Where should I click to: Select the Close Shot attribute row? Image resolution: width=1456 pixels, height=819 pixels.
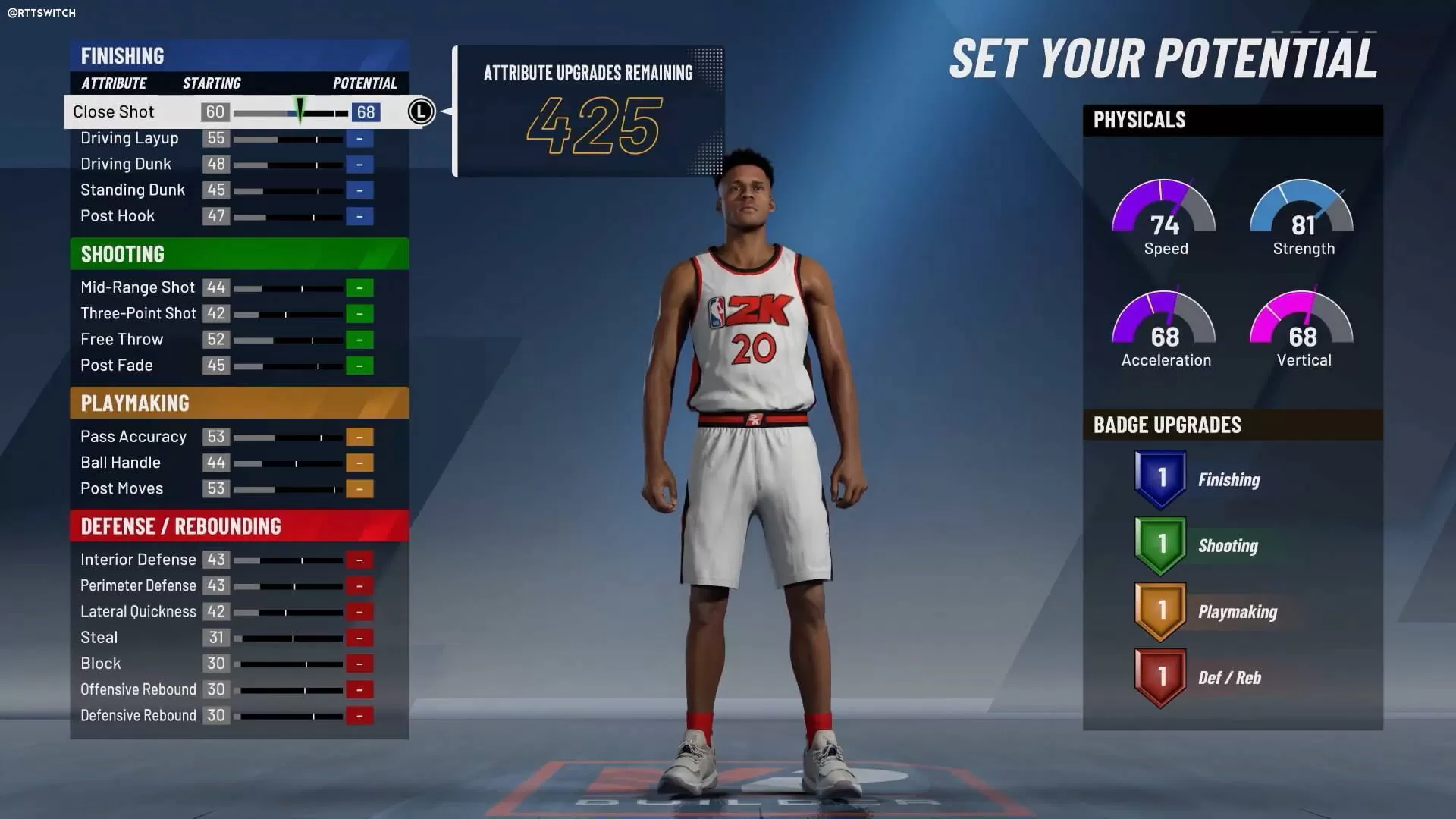tap(114, 112)
